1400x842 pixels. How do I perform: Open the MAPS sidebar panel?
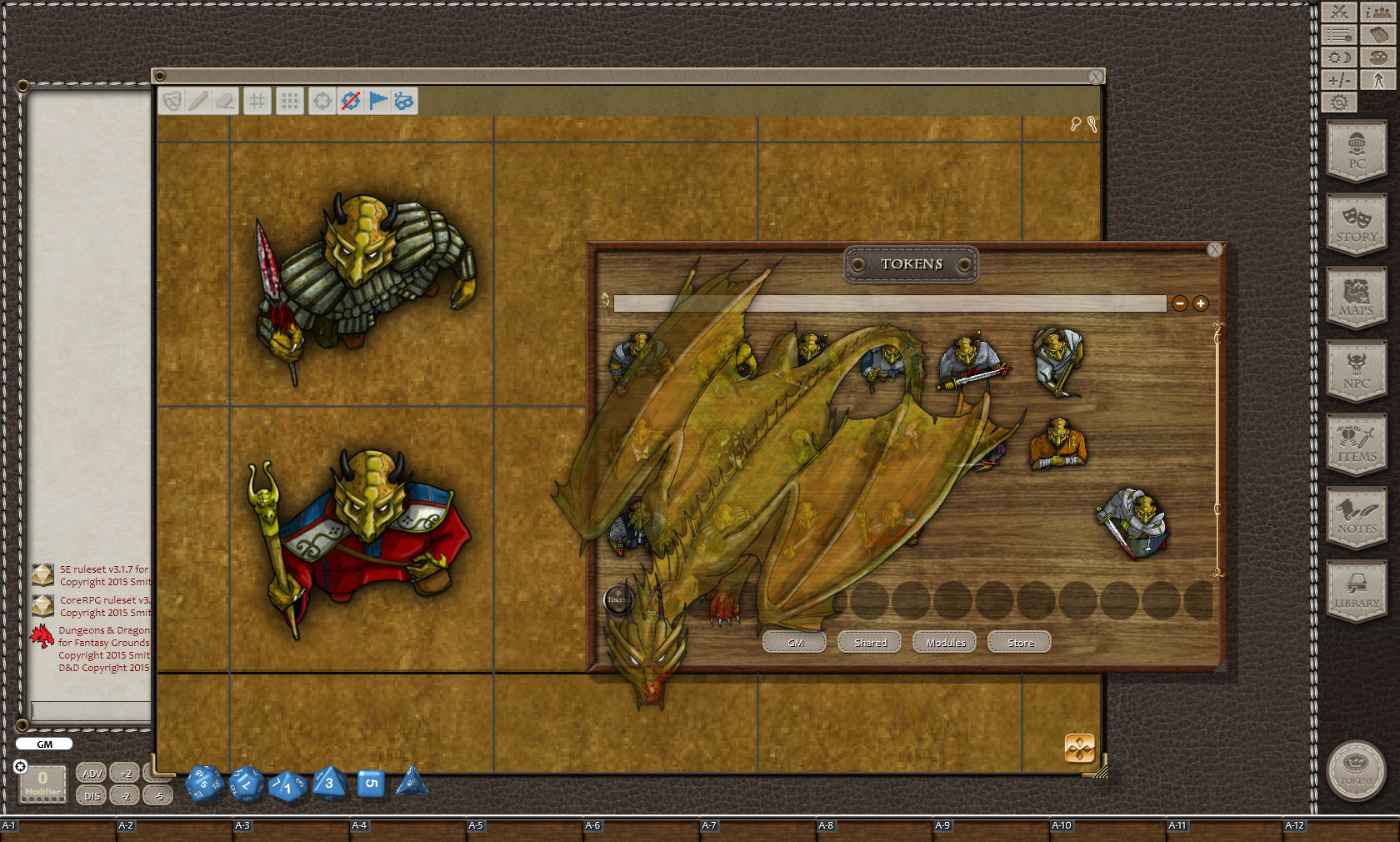click(x=1357, y=298)
